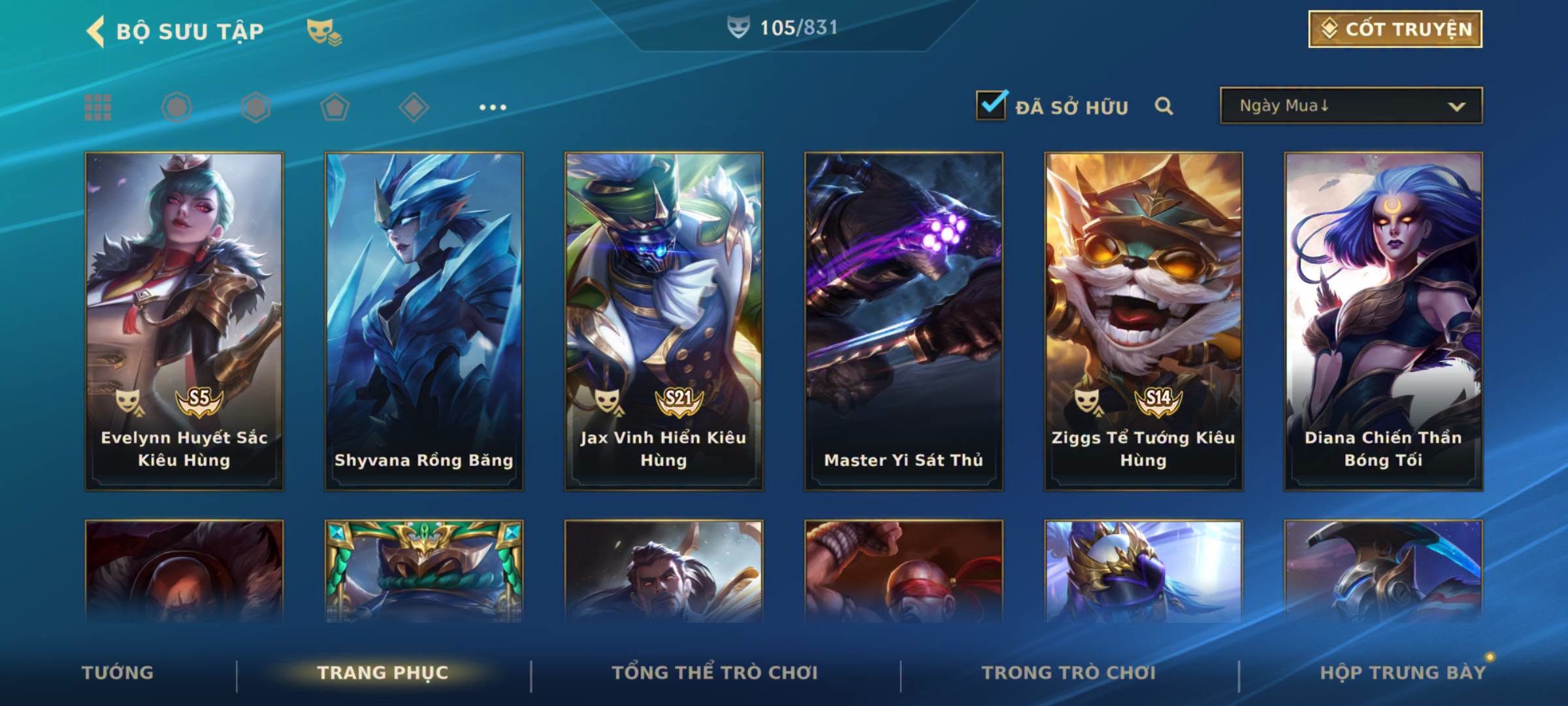Go back from Bộ Sưu Tập
The image size is (1568, 706).
(96, 31)
